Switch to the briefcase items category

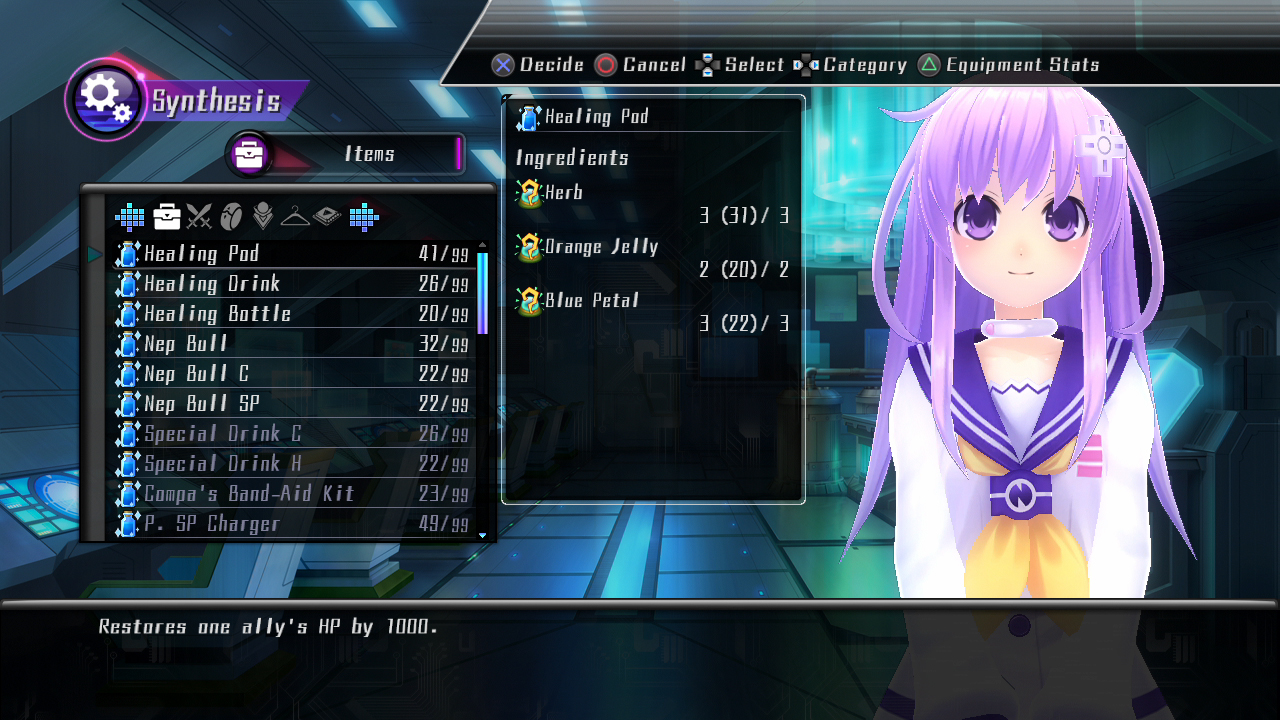point(167,216)
